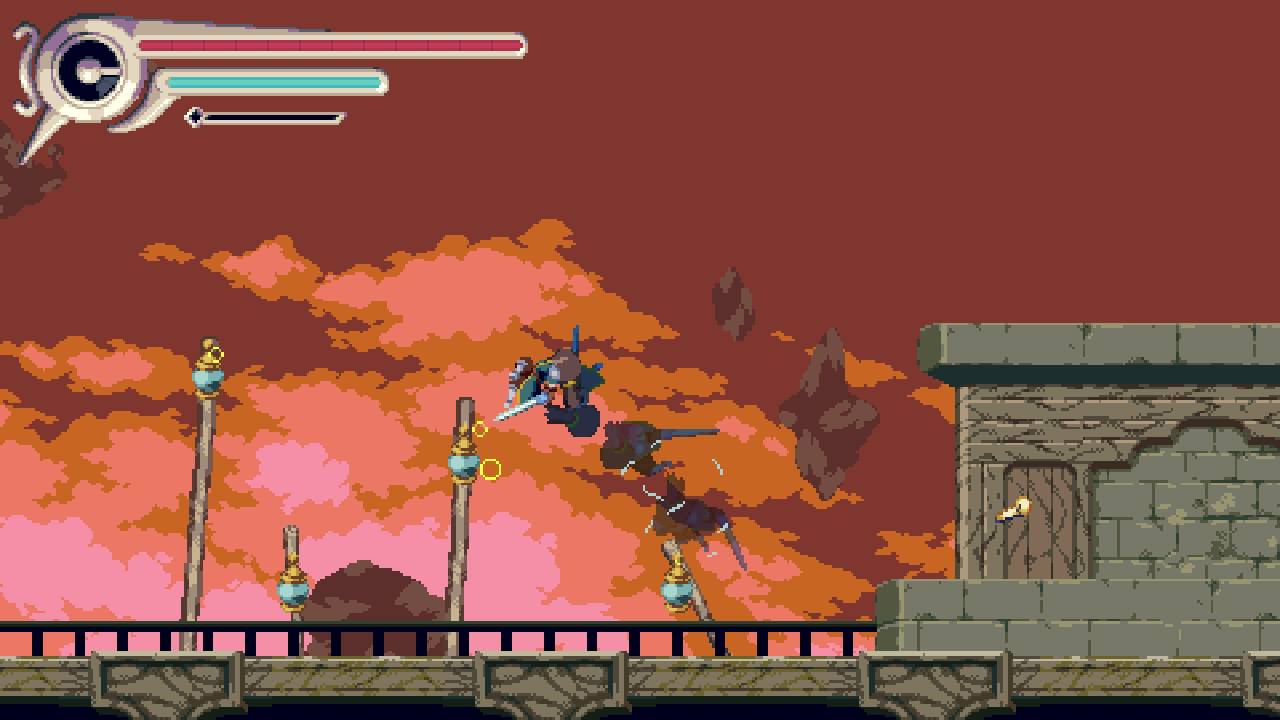Click the filled portion of the red health gauge
The height and width of the screenshot is (720, 1280).
click(330, 45)
